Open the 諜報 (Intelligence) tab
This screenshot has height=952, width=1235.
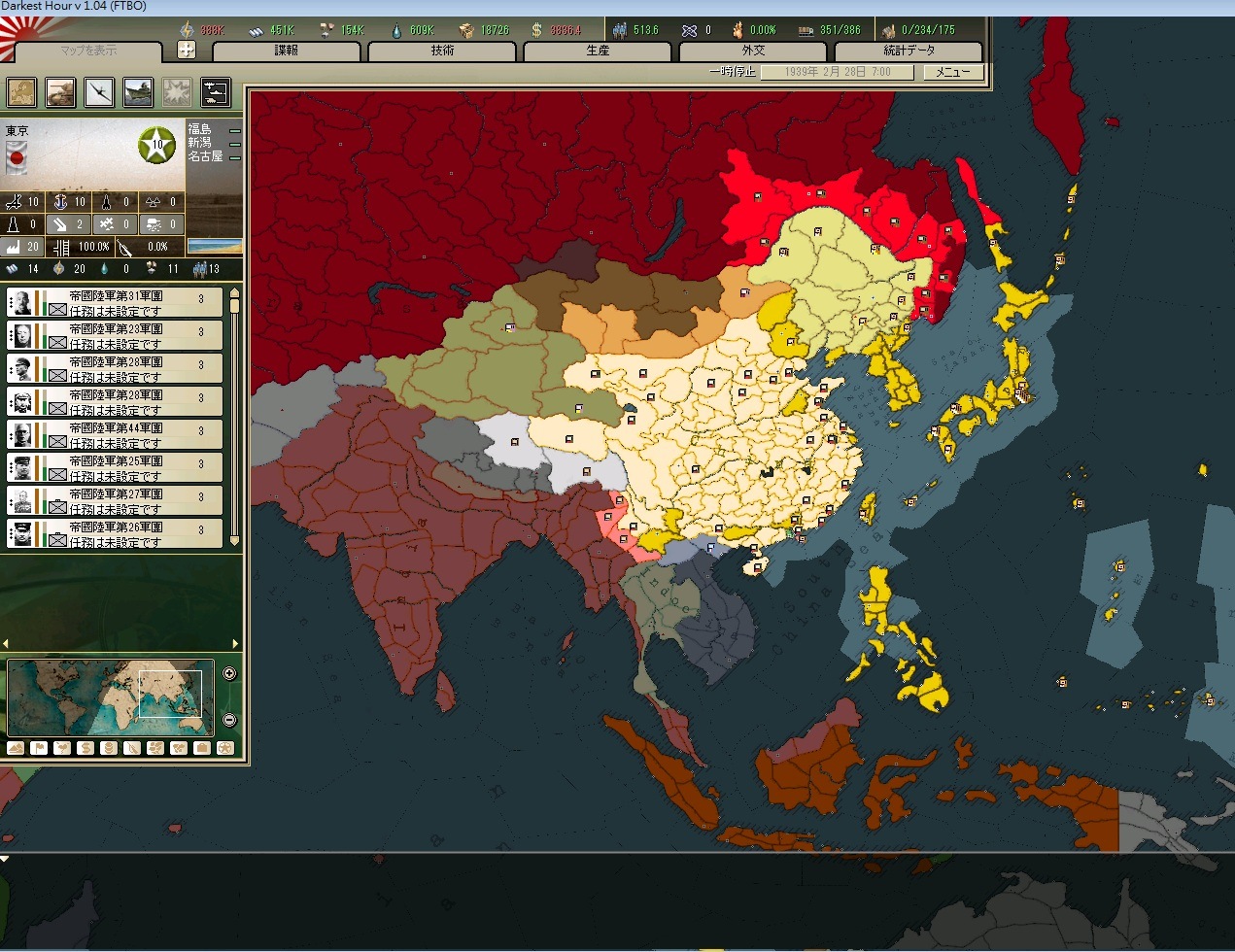coord(287,51)
